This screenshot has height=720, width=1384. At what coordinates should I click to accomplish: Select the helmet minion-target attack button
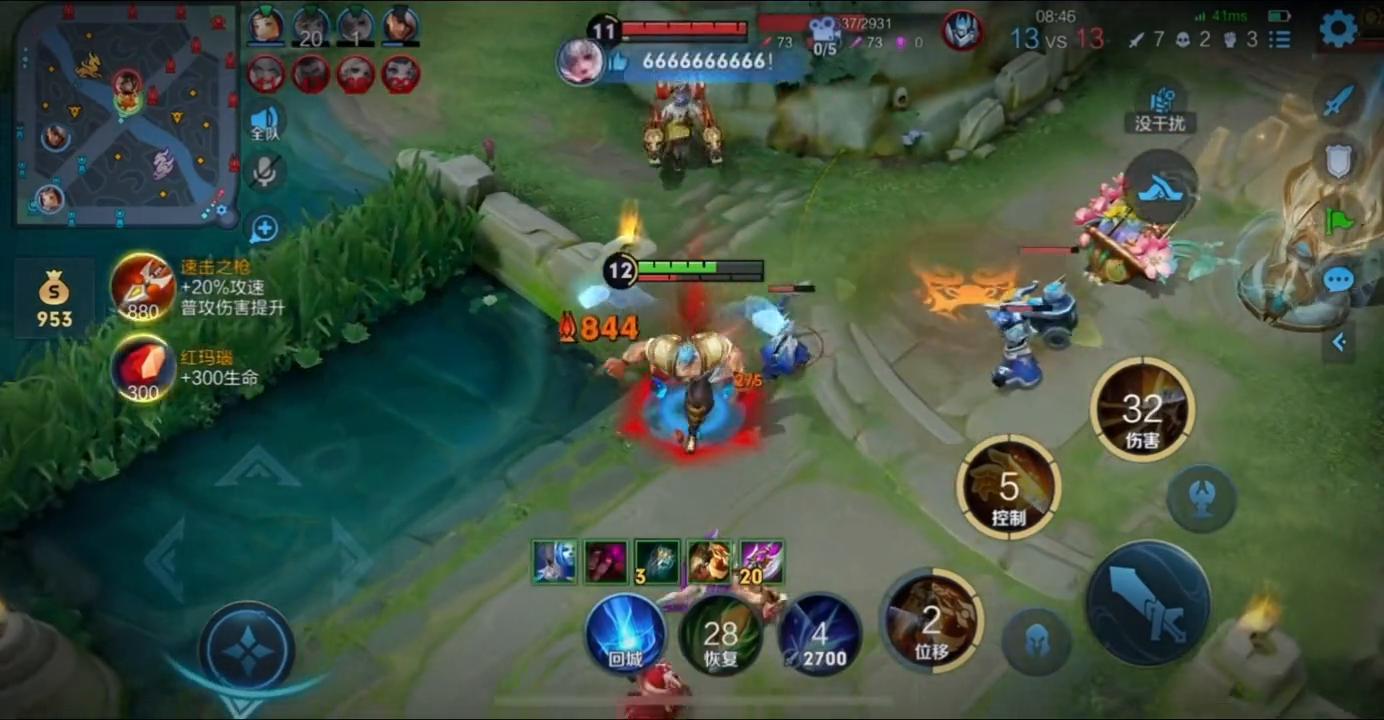[1037, 640]
